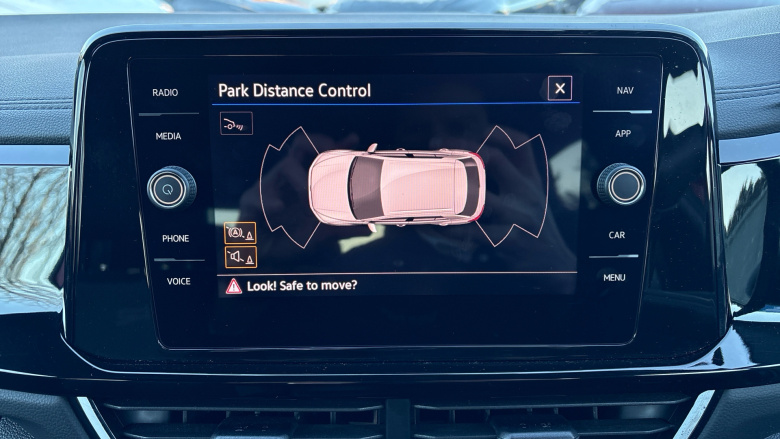Activate VOICE control
Screen dimensions: 780x439
click(178, 282)
